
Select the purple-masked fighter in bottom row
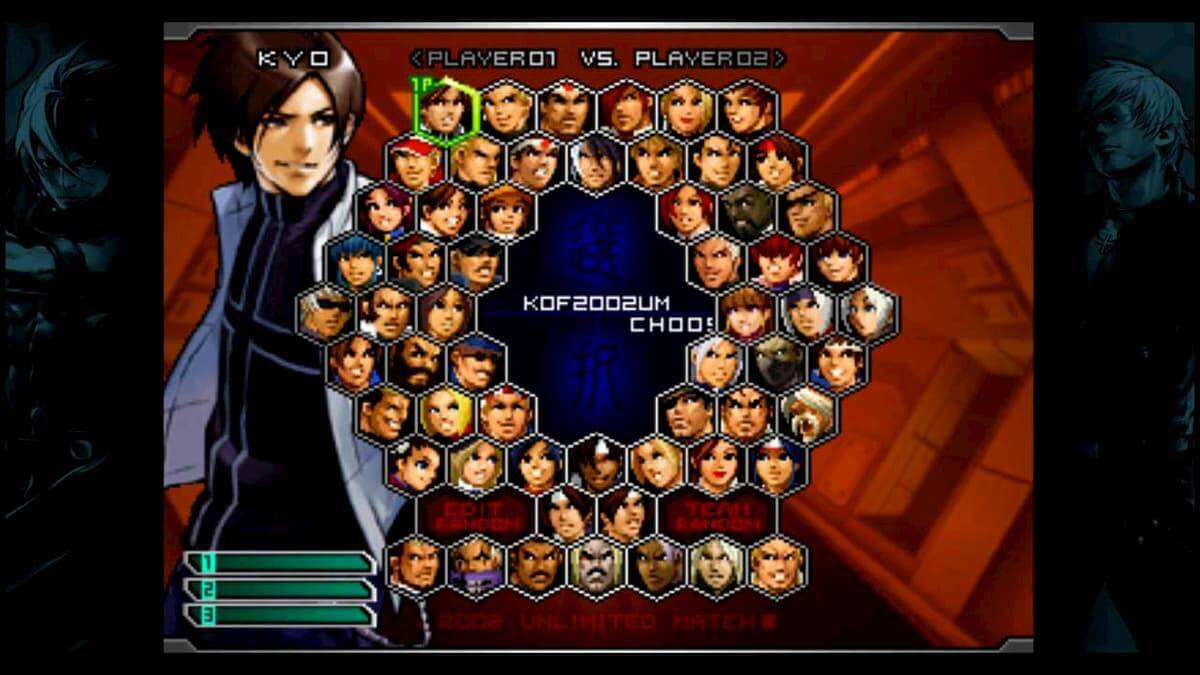click(x=476, y=566)
